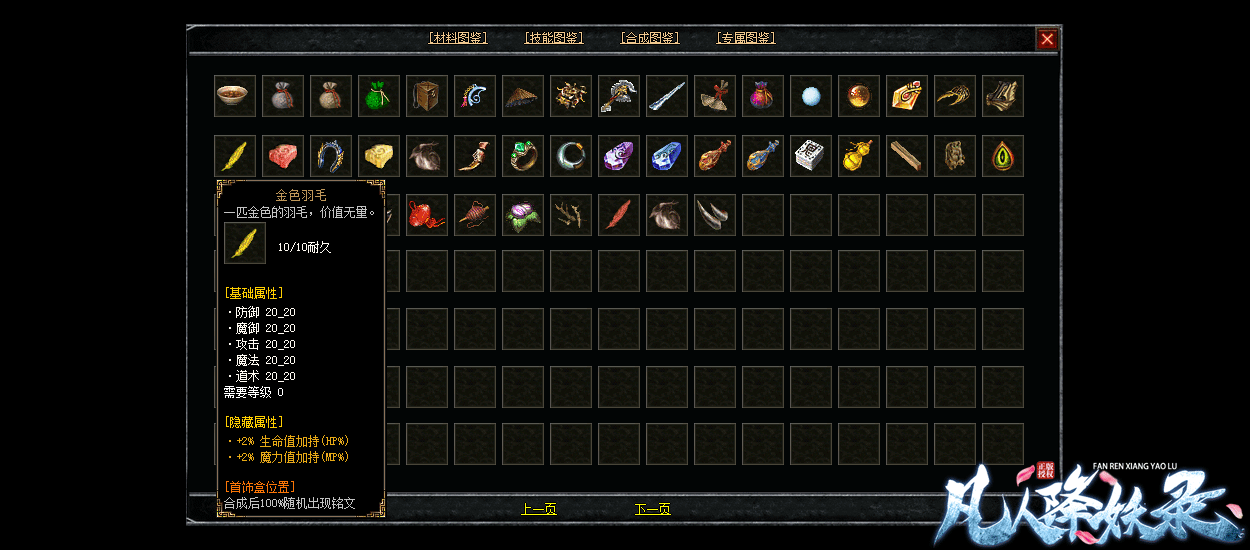Image resolution: width=1250 pixels, height=550 pixels.
Task: Select the pink raw meat item
Action: [283, 156]
